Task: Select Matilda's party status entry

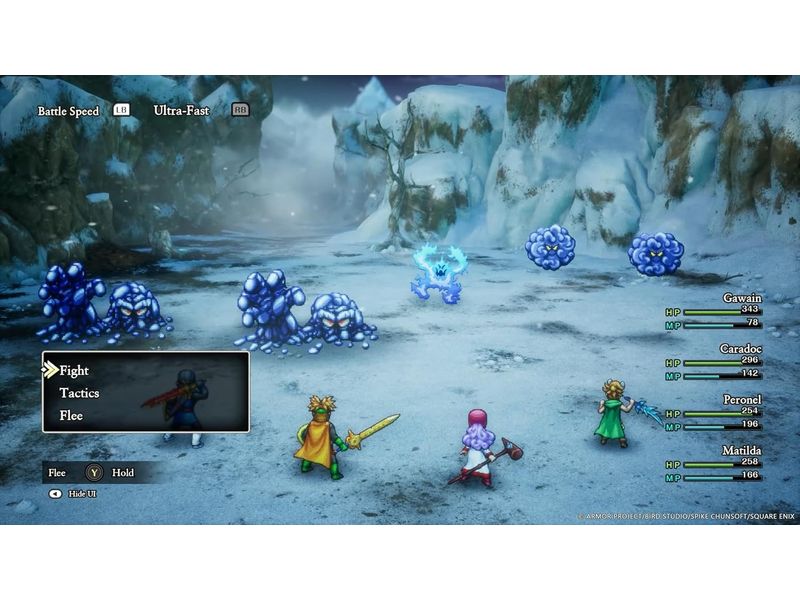Action: click(714, 464)
